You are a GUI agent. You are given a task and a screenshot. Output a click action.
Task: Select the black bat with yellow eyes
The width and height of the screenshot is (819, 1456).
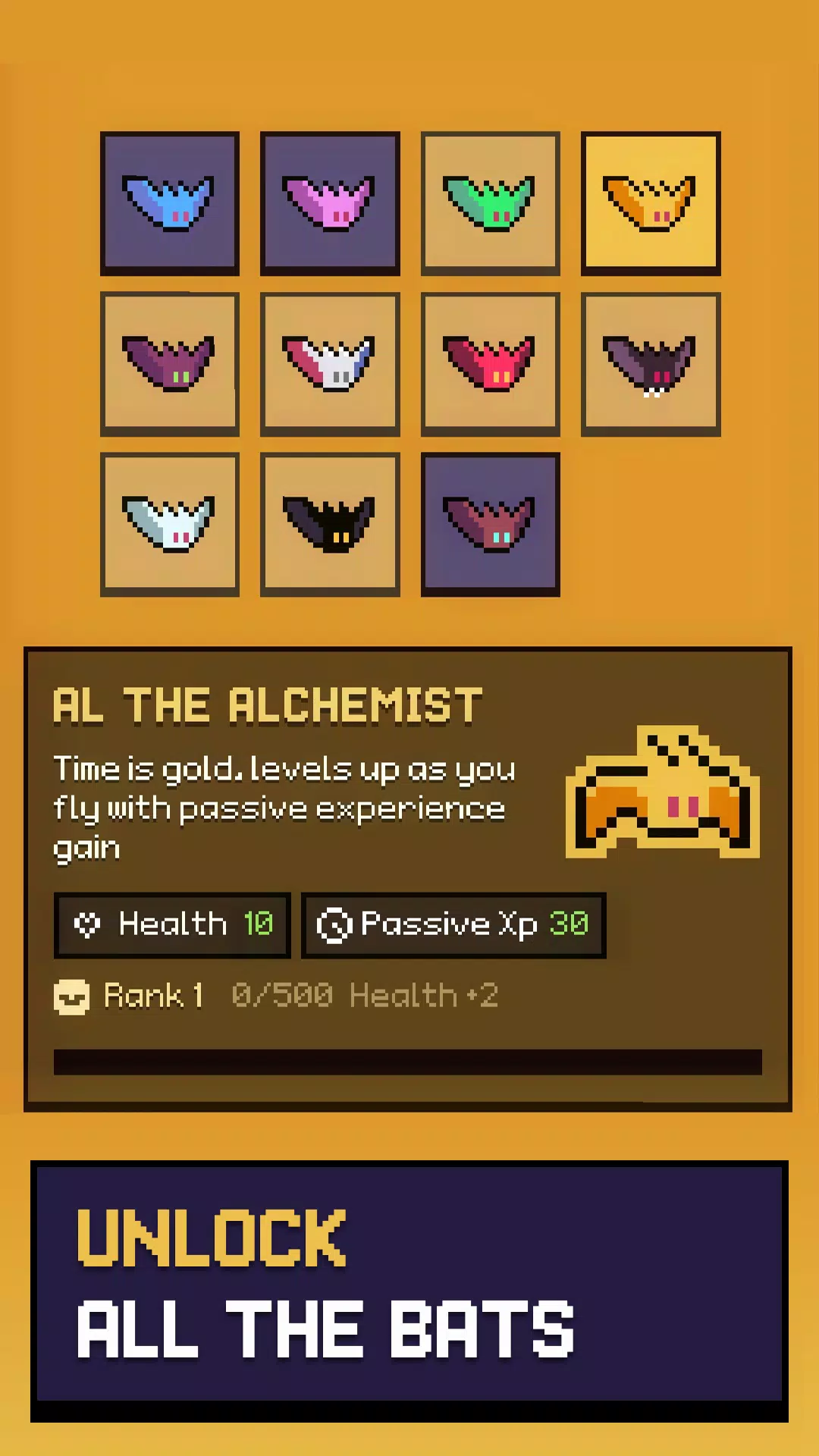(330, 524)
